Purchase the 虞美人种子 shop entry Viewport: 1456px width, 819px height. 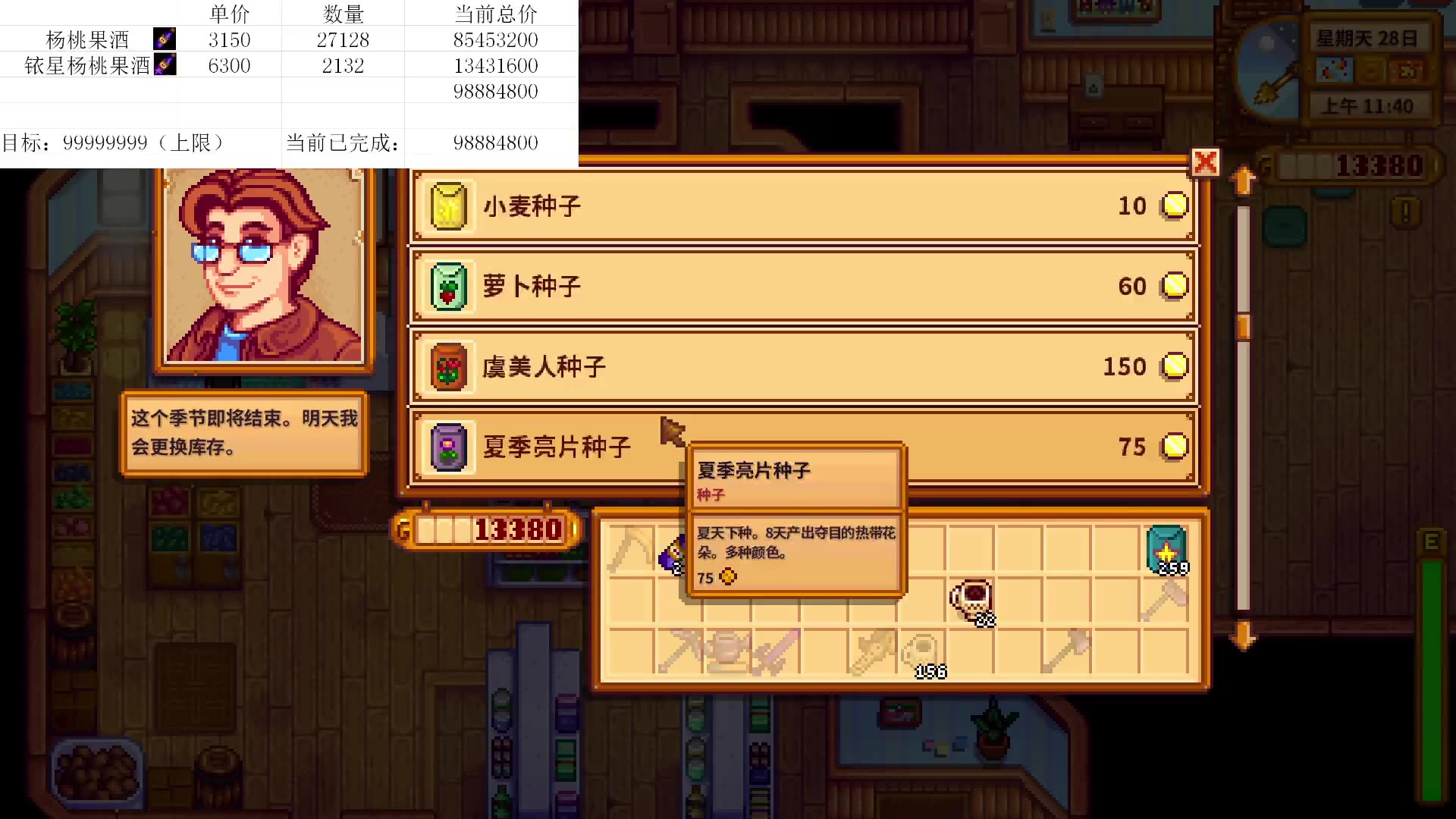(x=804, y=366)
